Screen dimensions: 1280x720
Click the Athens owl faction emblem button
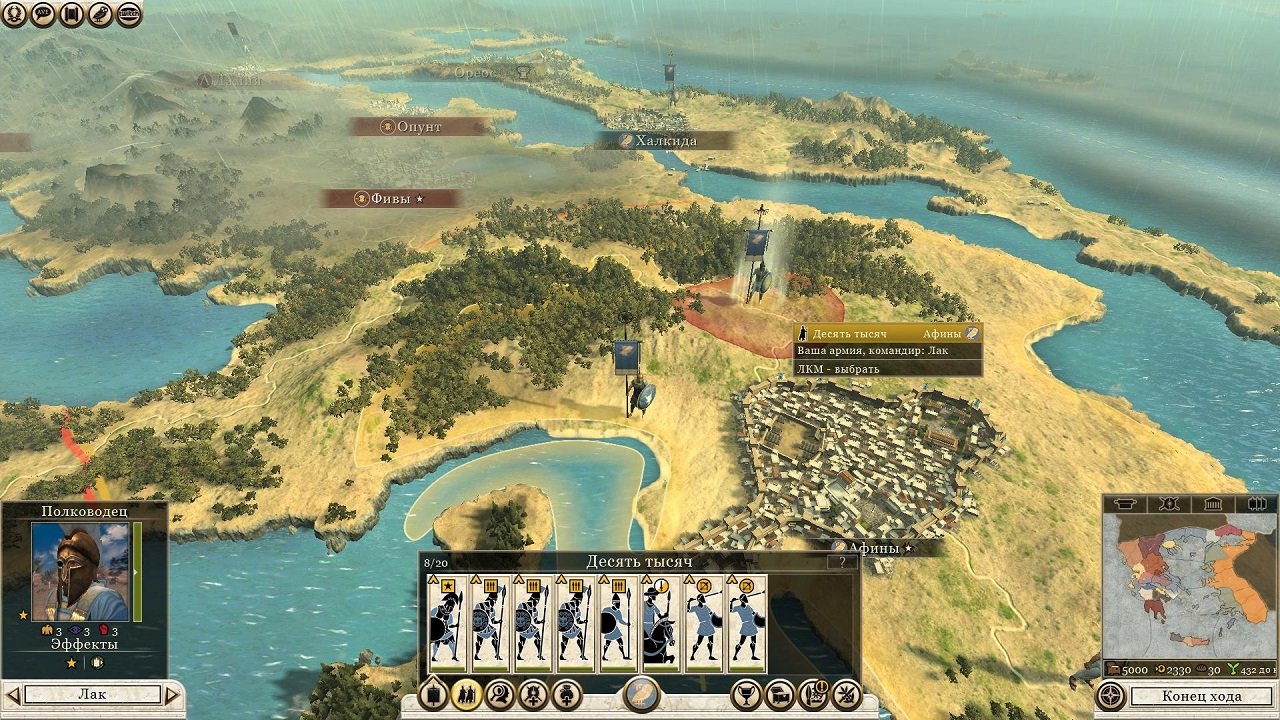[x=641, y=694]
